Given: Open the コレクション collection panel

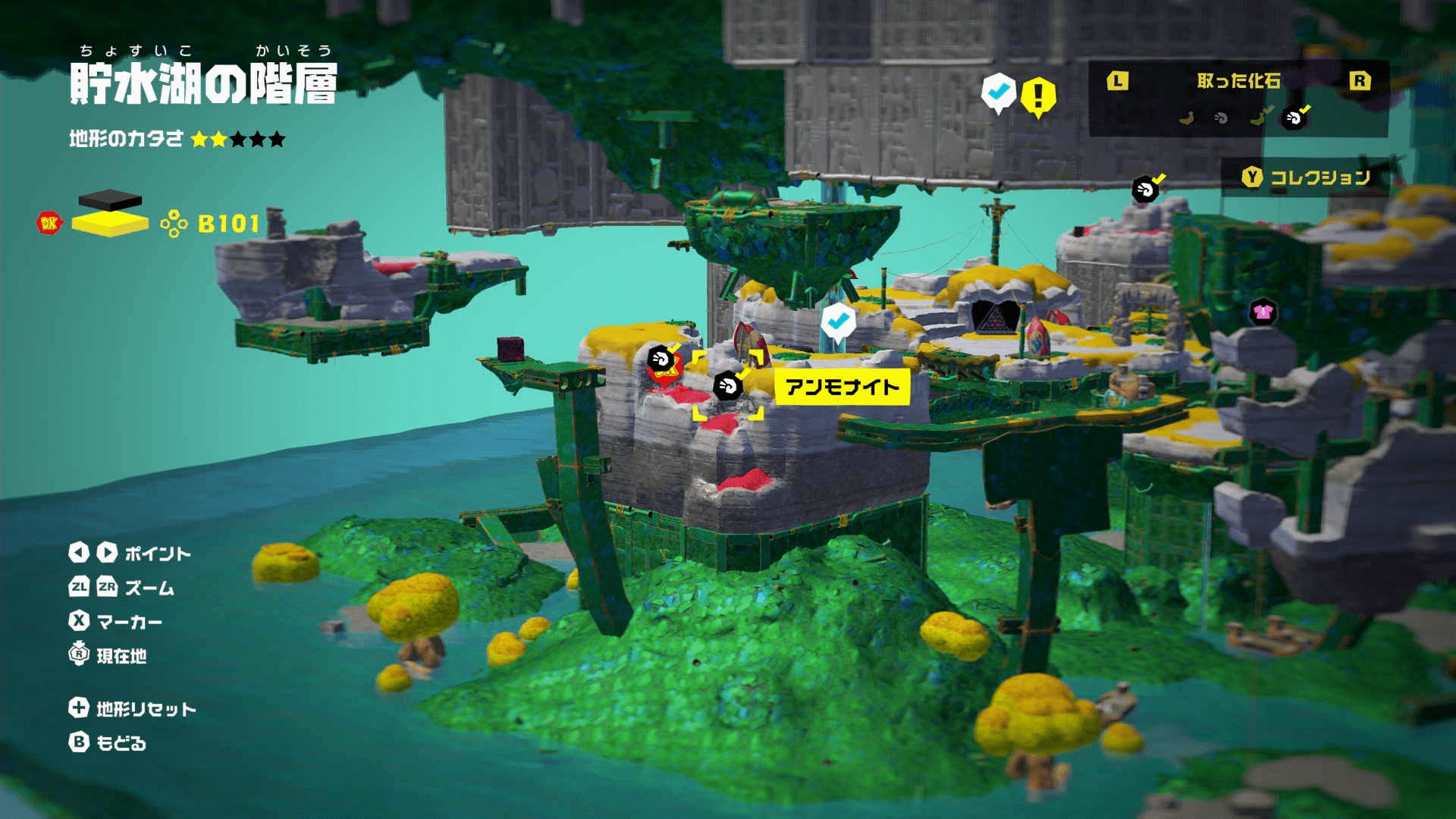Looking at the screenshot, I should click(x=1306, y=177).
